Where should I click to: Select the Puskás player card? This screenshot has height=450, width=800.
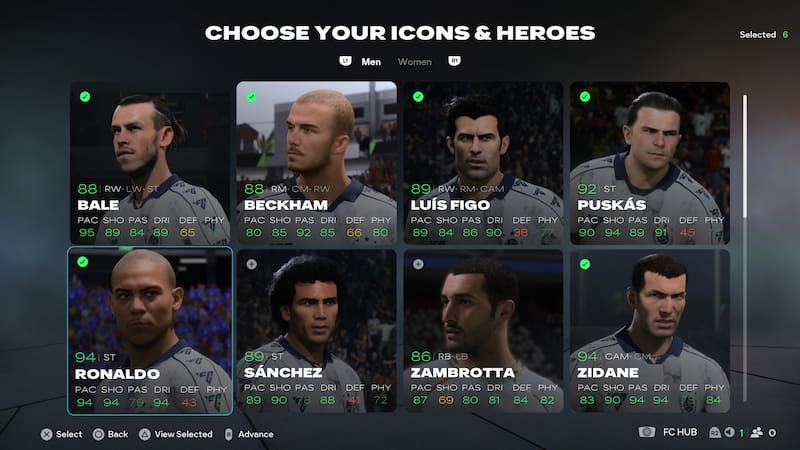(x=650, y=163)
